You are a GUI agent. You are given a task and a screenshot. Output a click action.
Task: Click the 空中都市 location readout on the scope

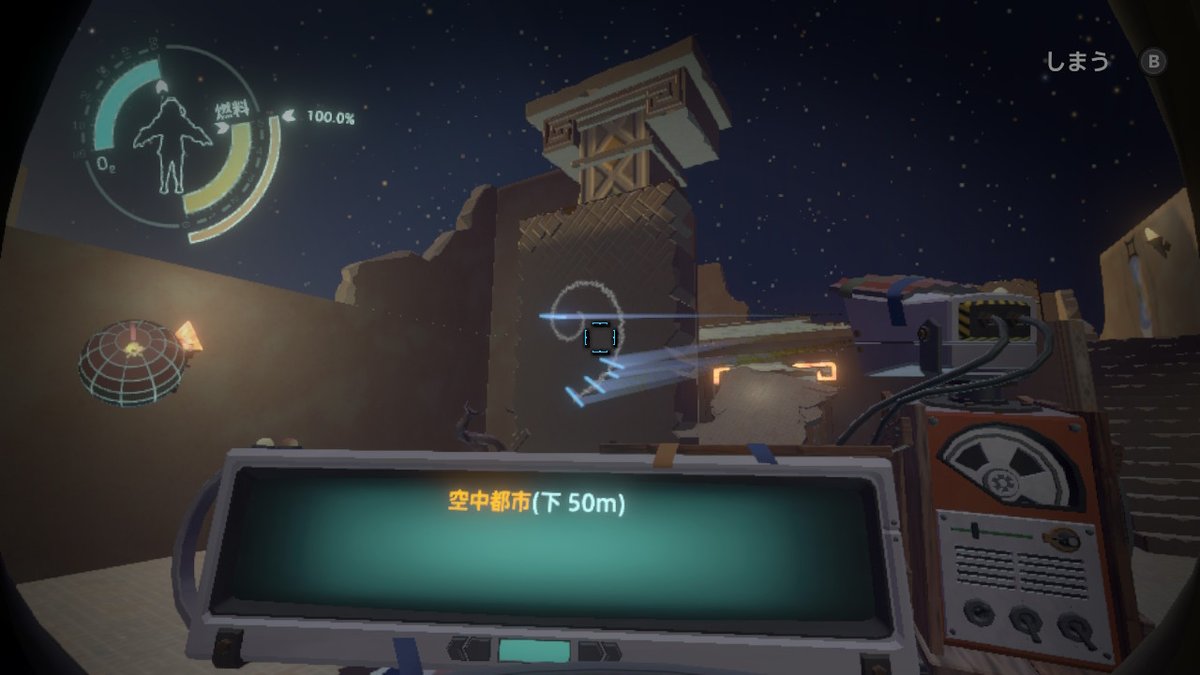[536, 504]
